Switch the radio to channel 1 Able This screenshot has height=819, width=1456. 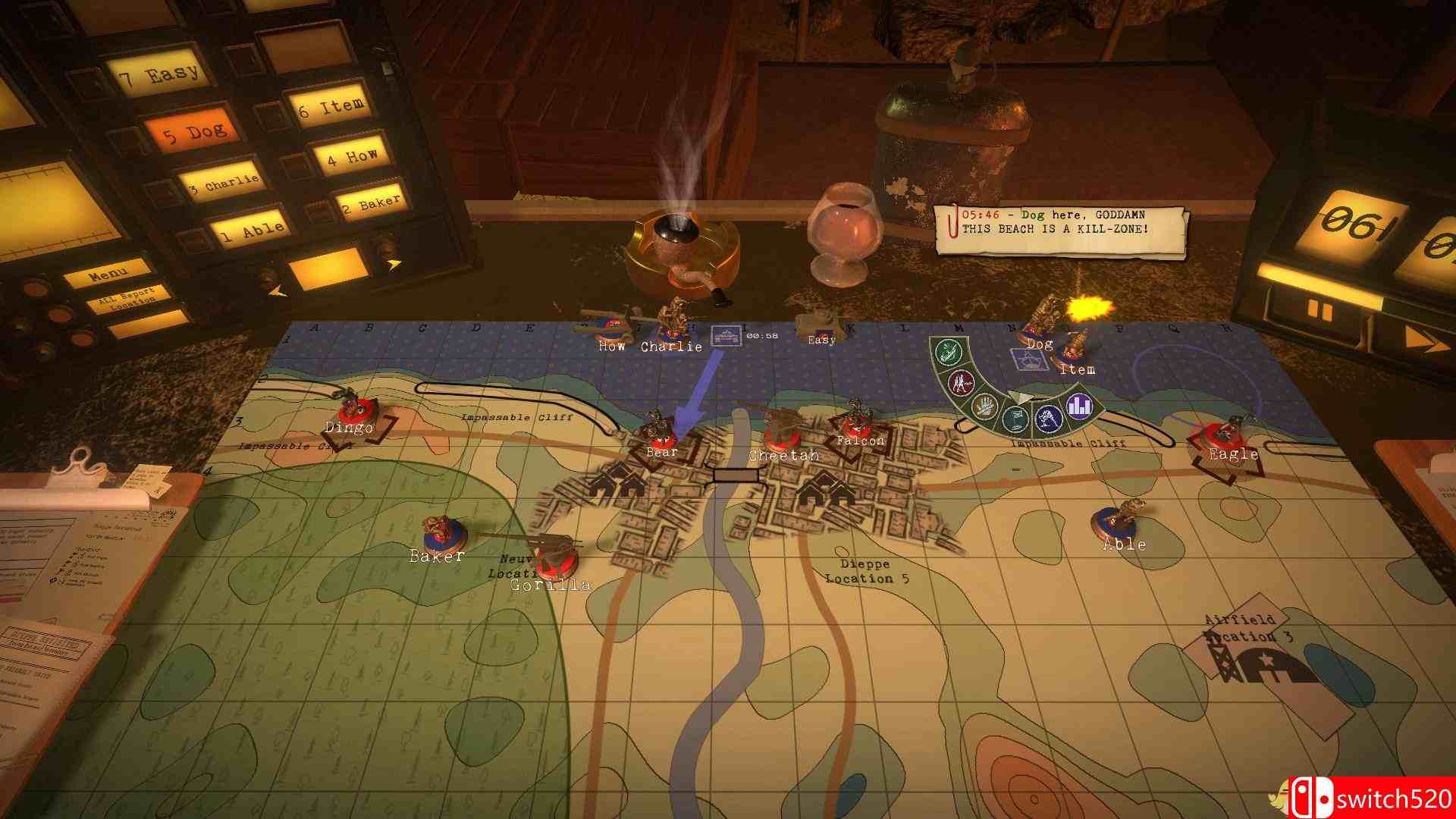click(249, 230)
